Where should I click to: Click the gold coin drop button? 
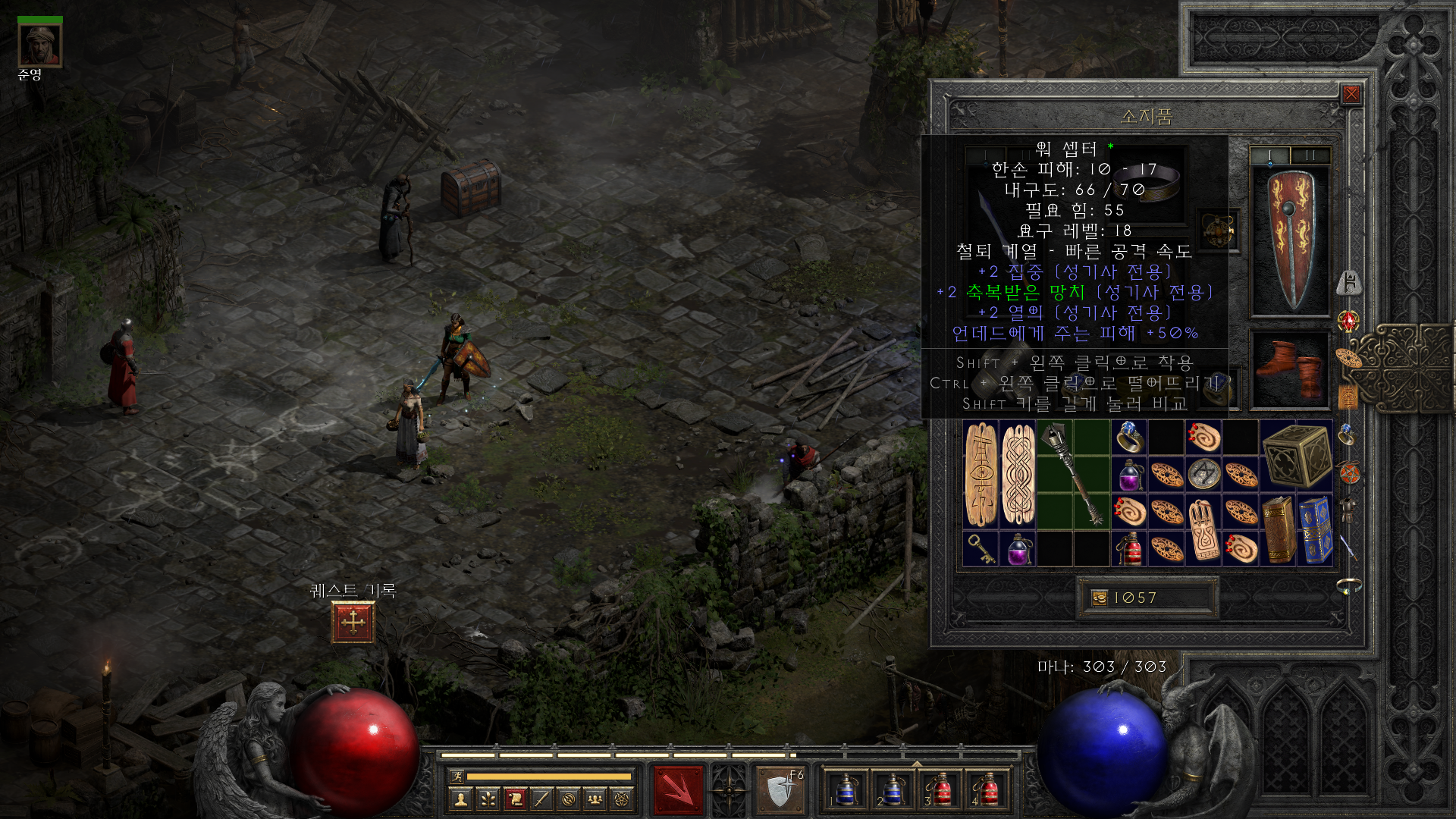click(1100, 598)
